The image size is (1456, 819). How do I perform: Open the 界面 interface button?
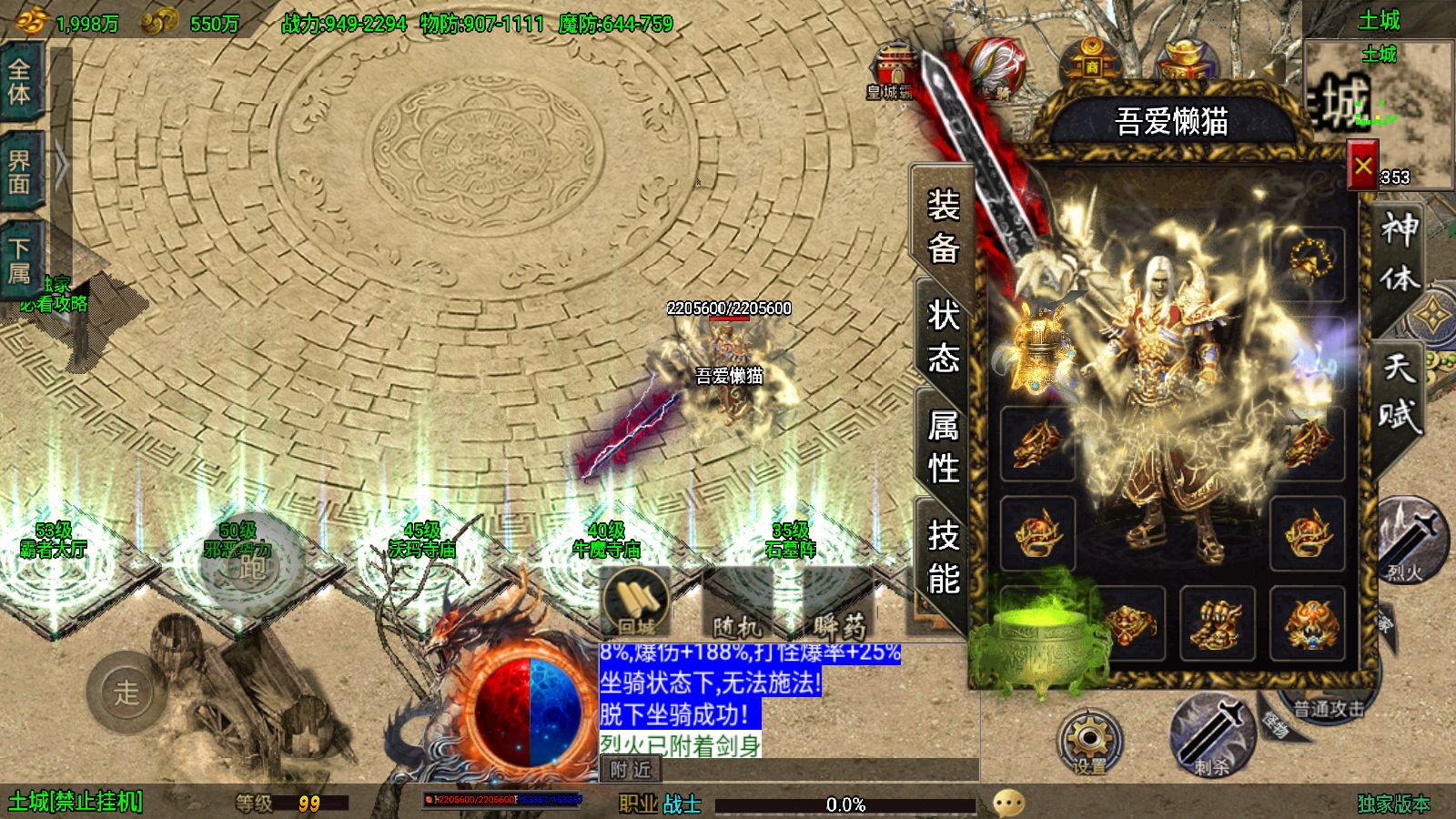click(x=20, y=172)
